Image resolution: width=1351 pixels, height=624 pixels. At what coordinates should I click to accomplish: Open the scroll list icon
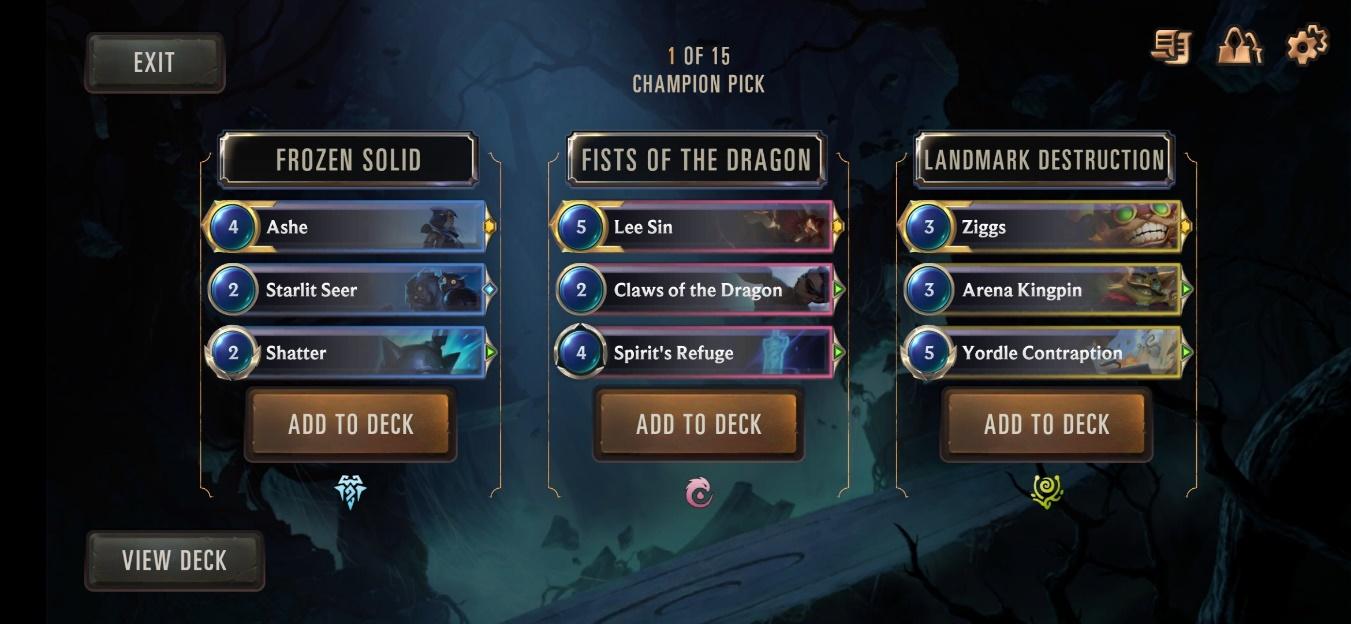click(1171, 47)
